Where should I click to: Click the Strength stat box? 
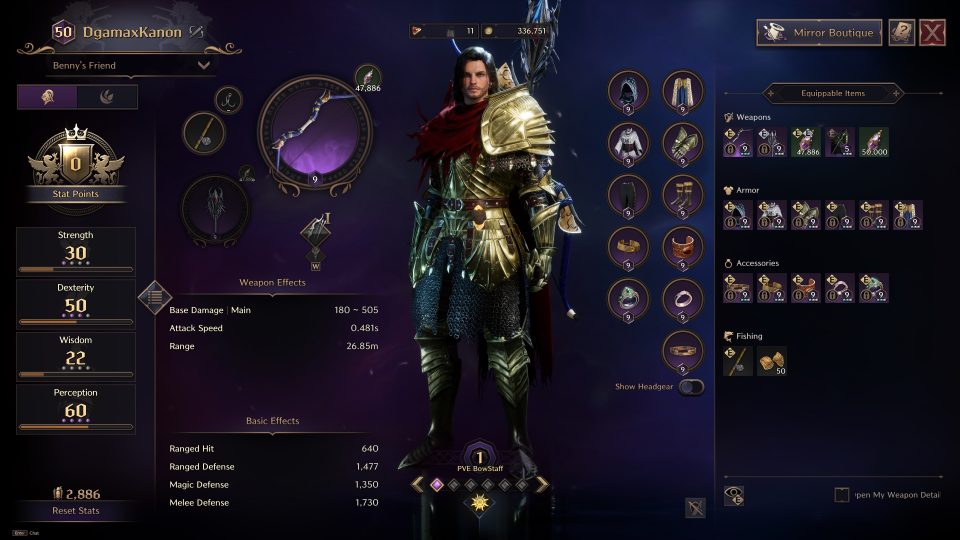pos(76,252)
